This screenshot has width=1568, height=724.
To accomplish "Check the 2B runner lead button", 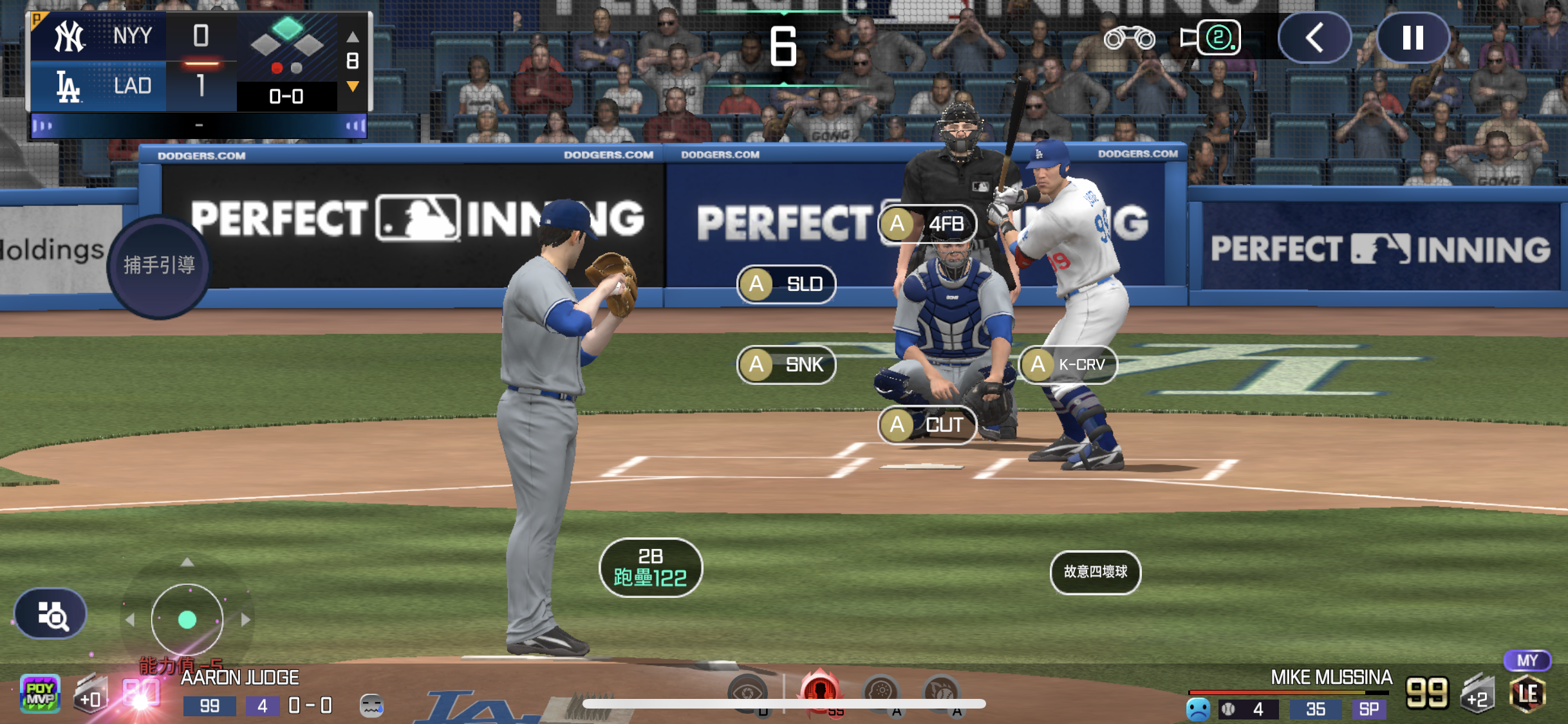I will 650,568.
